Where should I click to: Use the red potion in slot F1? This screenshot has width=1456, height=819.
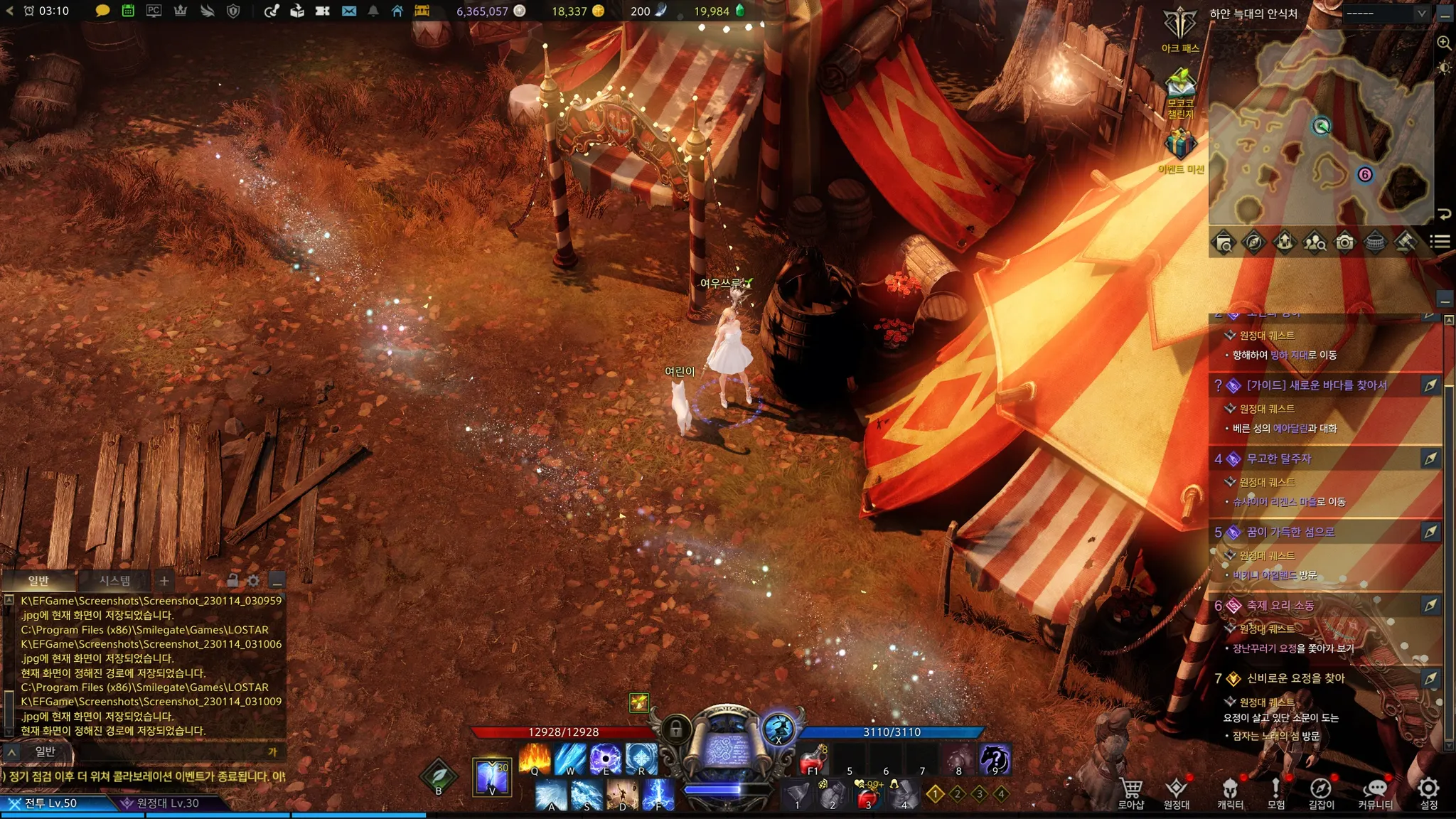click(813, 760)
